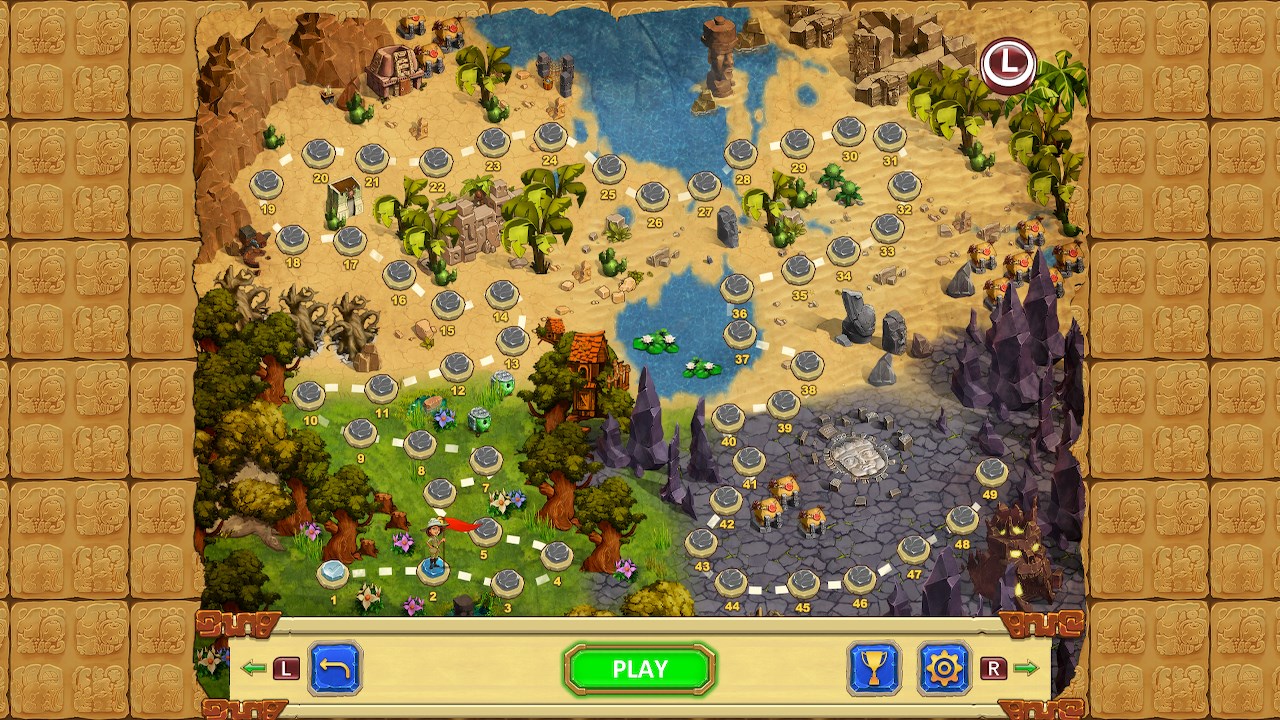
Task: Click the green arrow right of the R button
Action: [1028, 669]
